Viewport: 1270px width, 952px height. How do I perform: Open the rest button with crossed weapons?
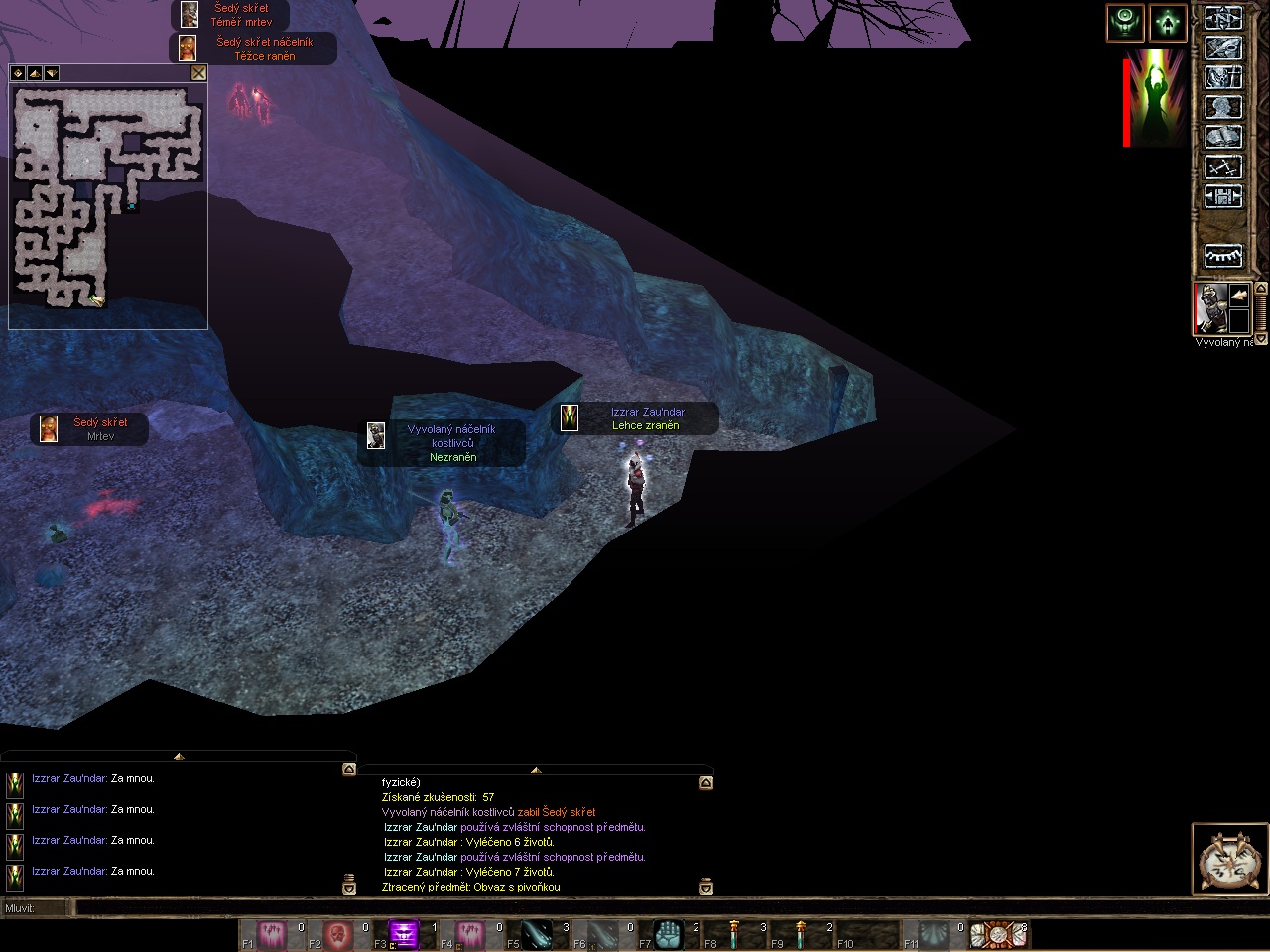tap(1228, 860)
